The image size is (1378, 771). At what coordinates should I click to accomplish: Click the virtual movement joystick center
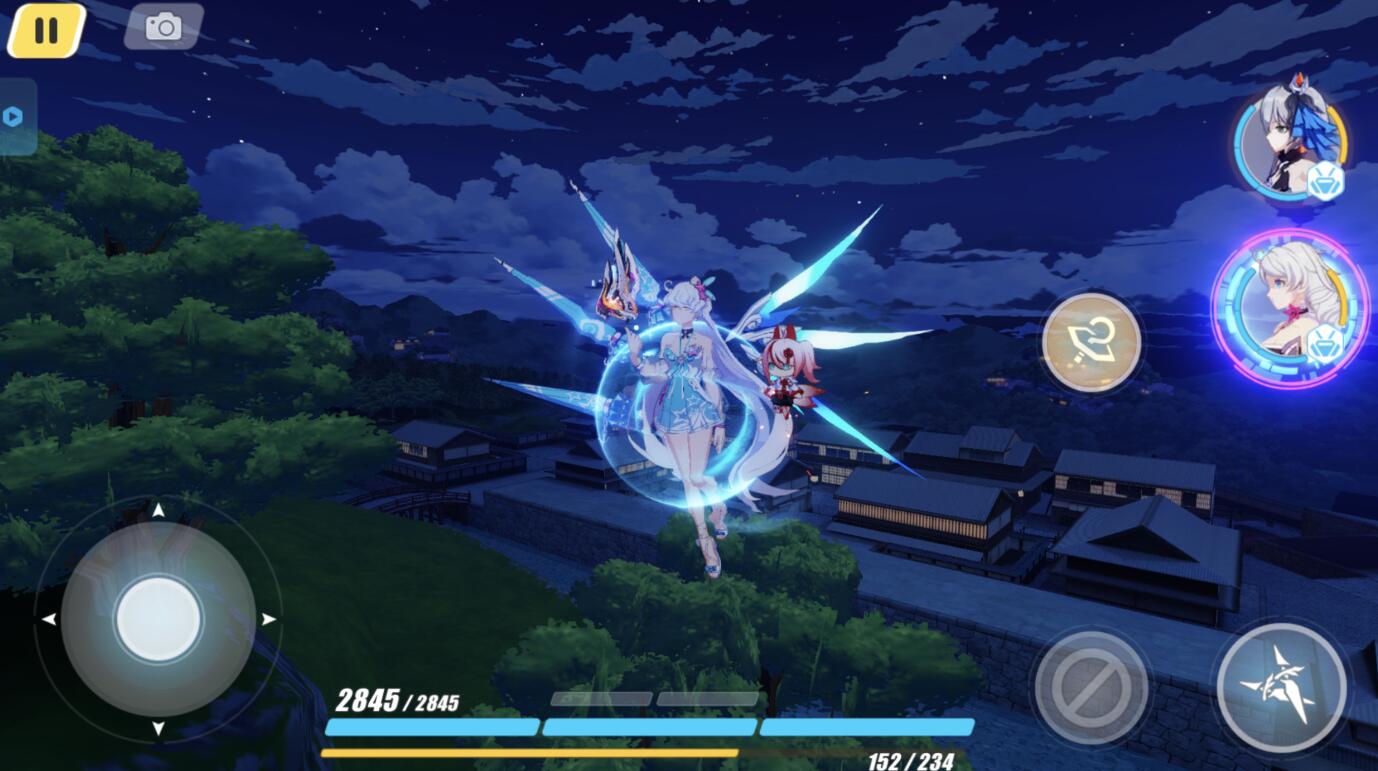(158, 619)
